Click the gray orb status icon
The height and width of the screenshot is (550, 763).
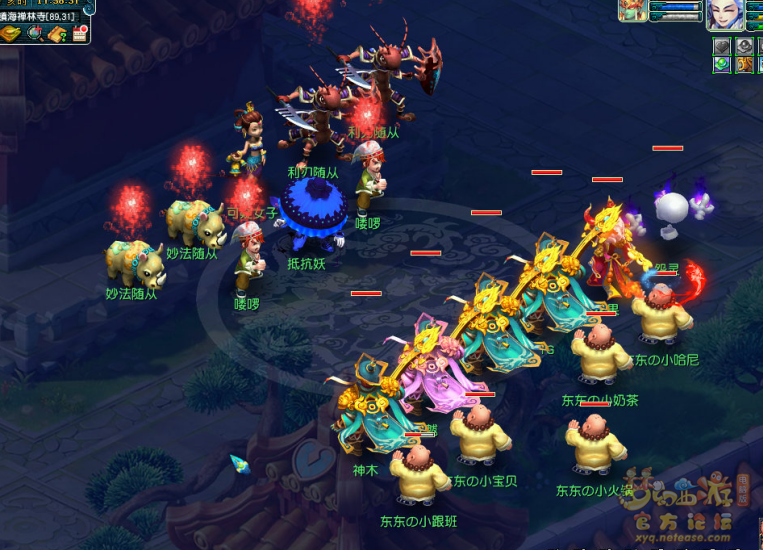coord(743,45)
